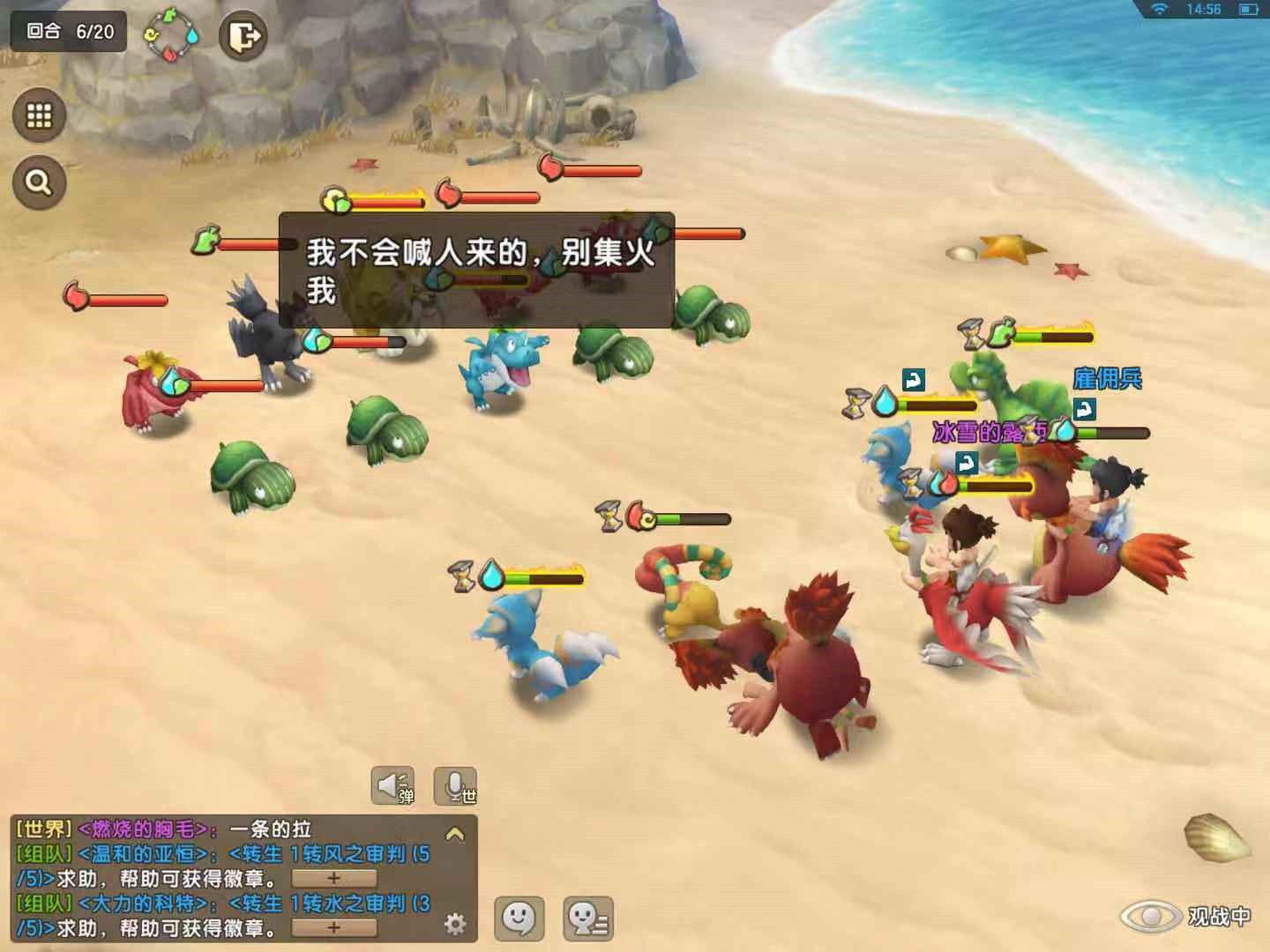Open the smiley emoji chat button

pyautogui.click(x=519, y=919)
